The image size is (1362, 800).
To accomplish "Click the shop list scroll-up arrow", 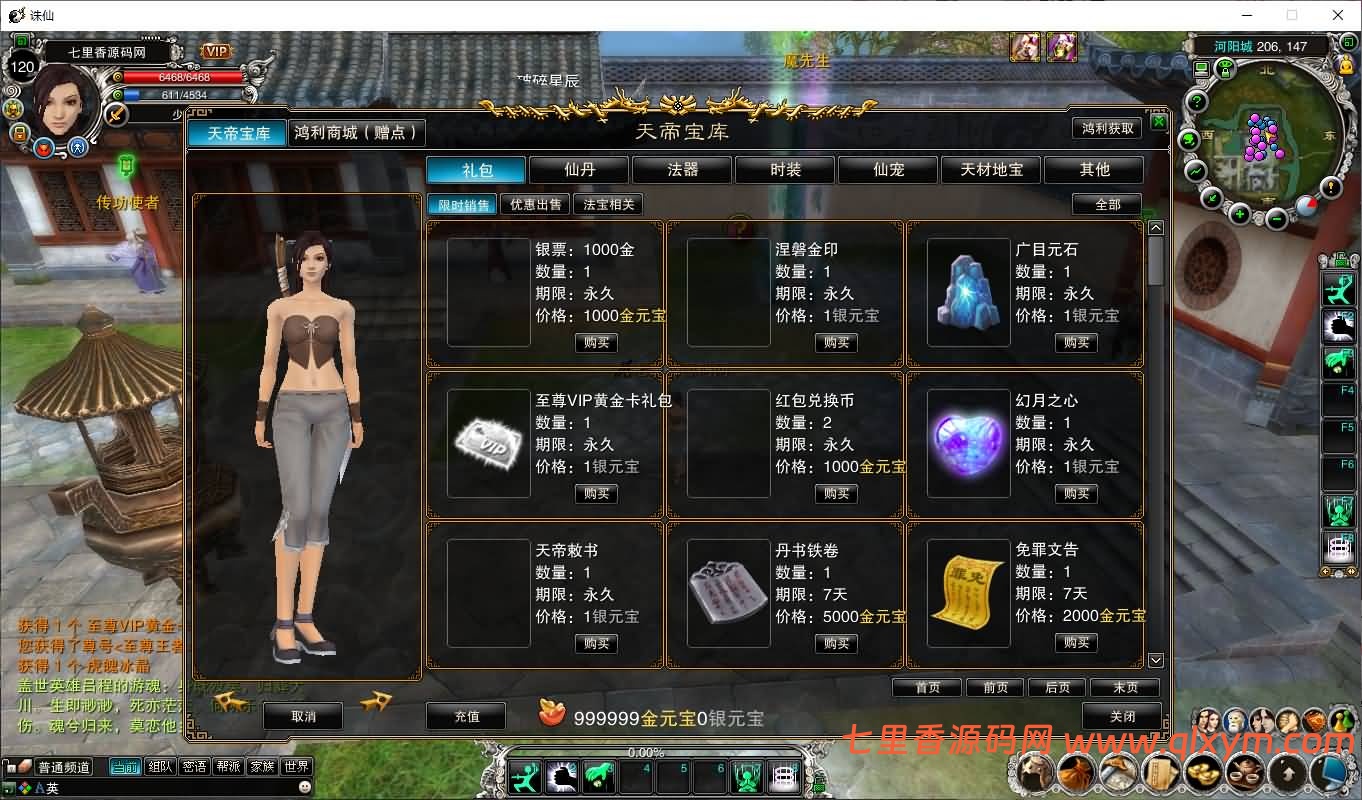I will [1155, 227].
